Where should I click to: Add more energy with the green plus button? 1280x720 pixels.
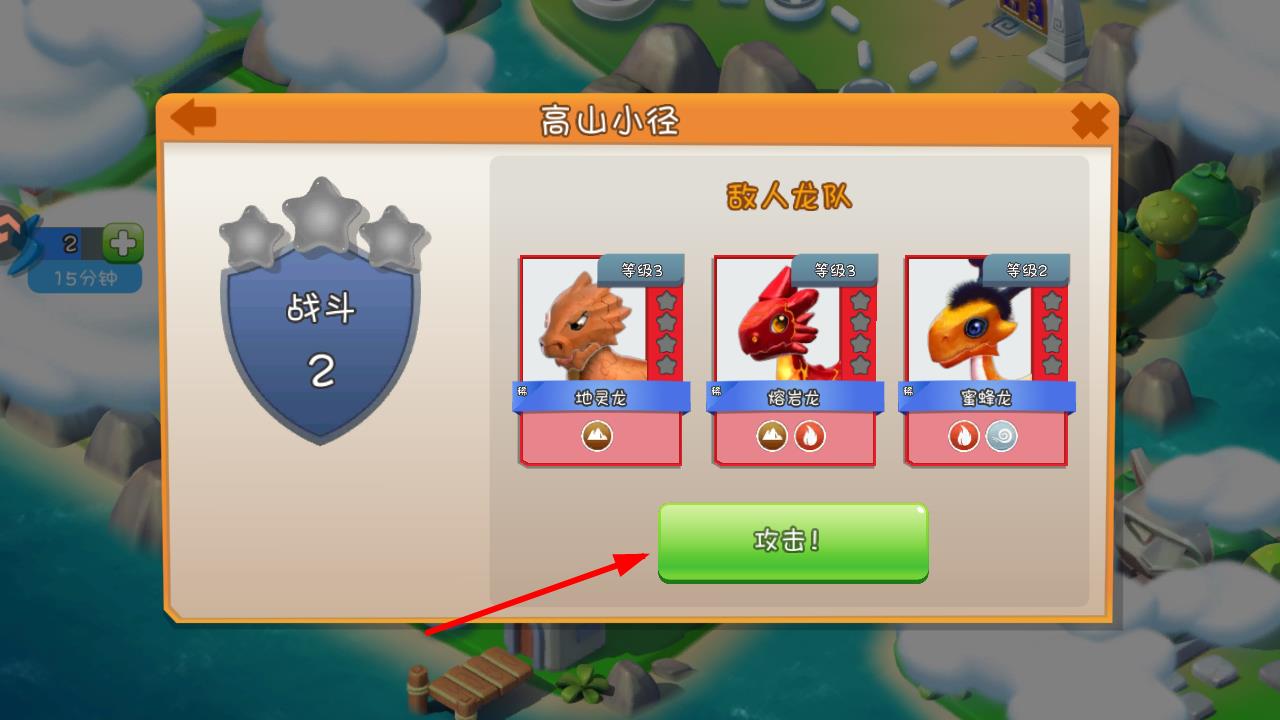click(x=123, y=243)
